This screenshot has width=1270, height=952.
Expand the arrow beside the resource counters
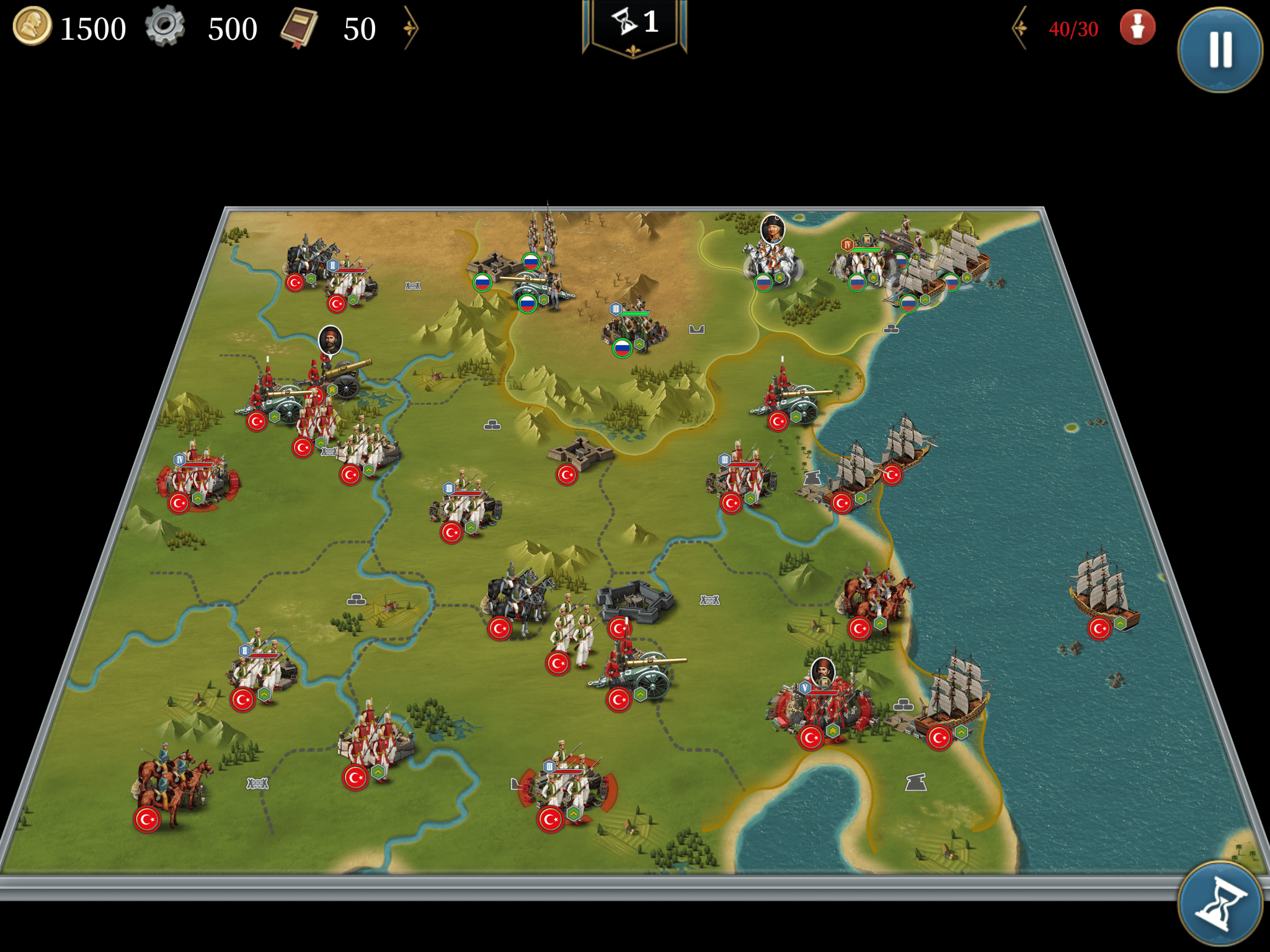coord(411,28)
